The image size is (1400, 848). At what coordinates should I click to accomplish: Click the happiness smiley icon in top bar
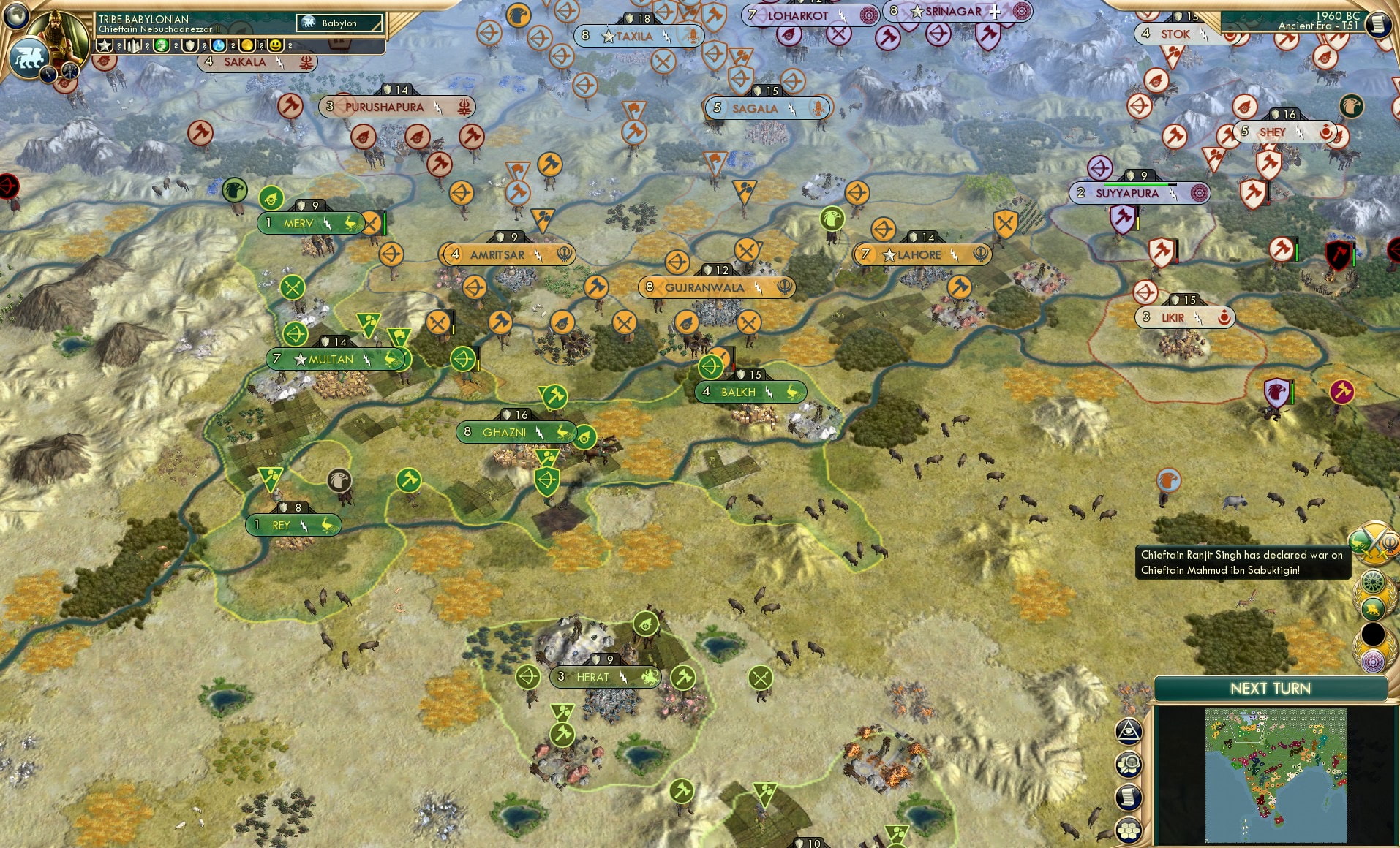coord(276,45)
